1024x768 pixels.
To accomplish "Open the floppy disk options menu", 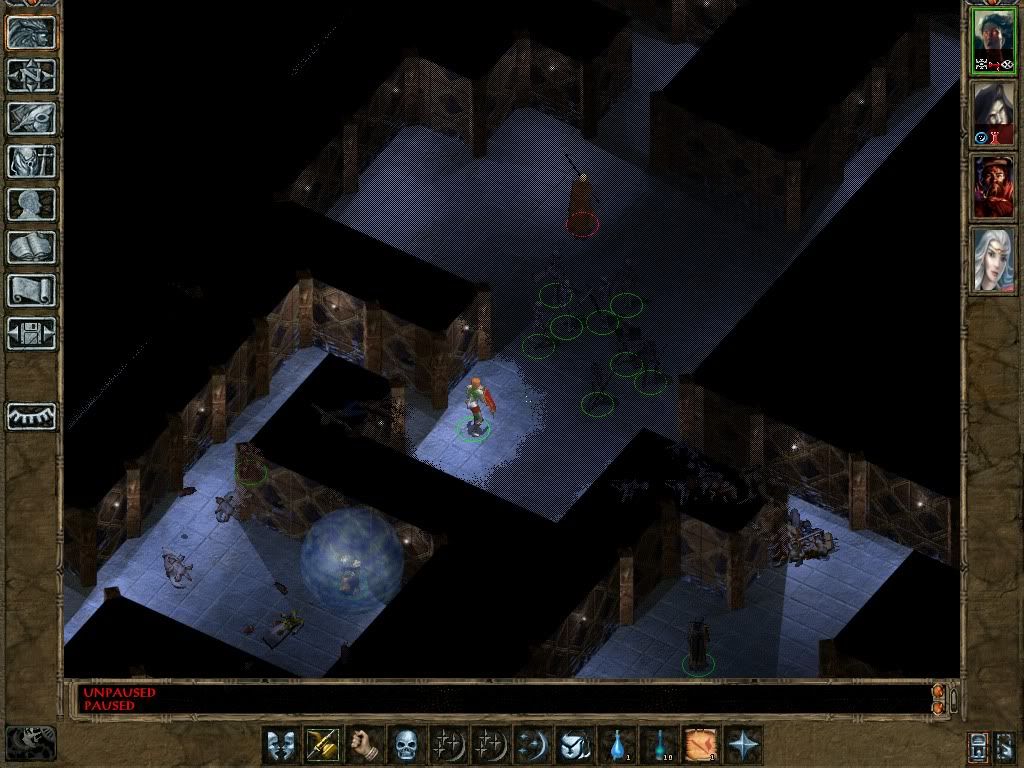I will coord(31,333).
